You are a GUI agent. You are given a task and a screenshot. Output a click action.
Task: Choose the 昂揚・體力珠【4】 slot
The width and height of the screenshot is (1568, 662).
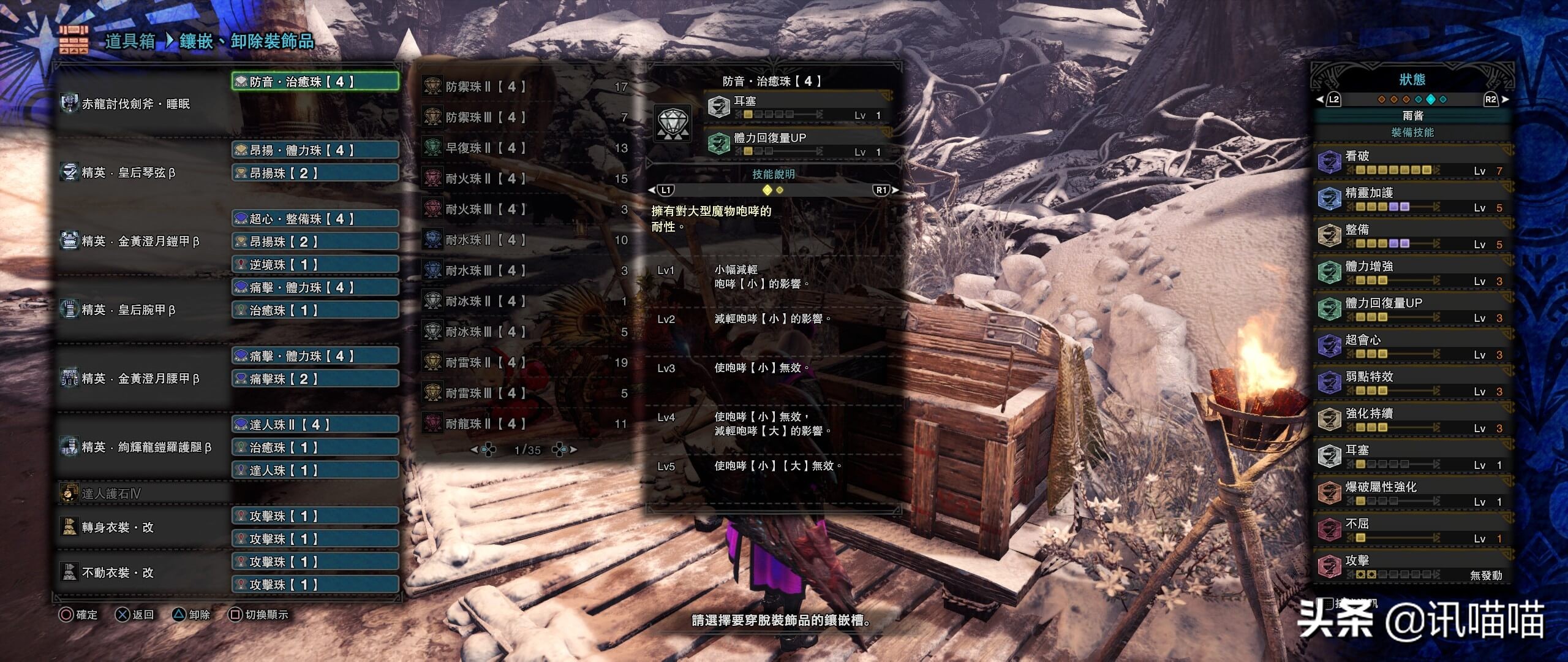[315, 150]
